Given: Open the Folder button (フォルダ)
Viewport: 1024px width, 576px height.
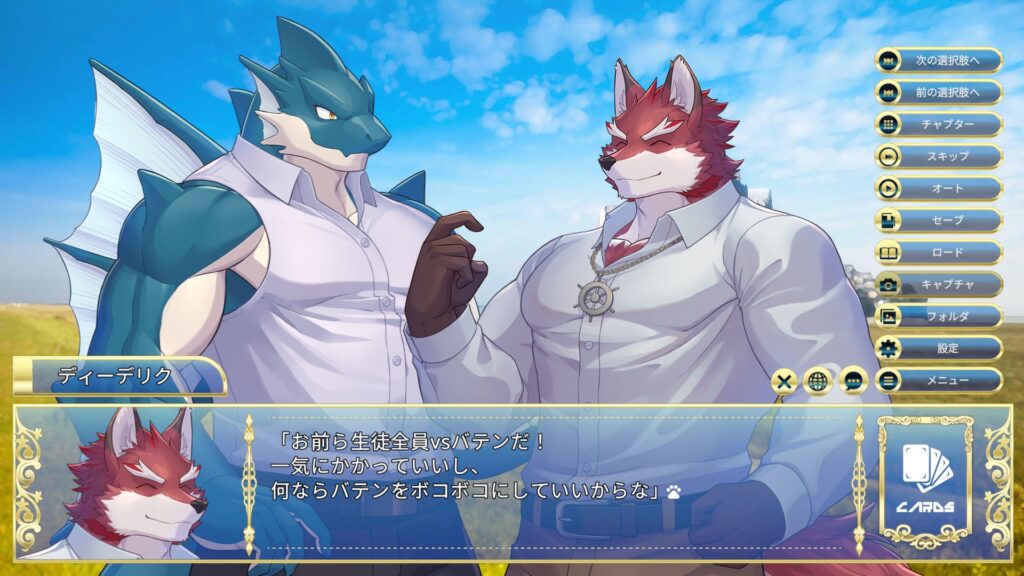Looking at the screenshot, I should (x=938, y=316).
